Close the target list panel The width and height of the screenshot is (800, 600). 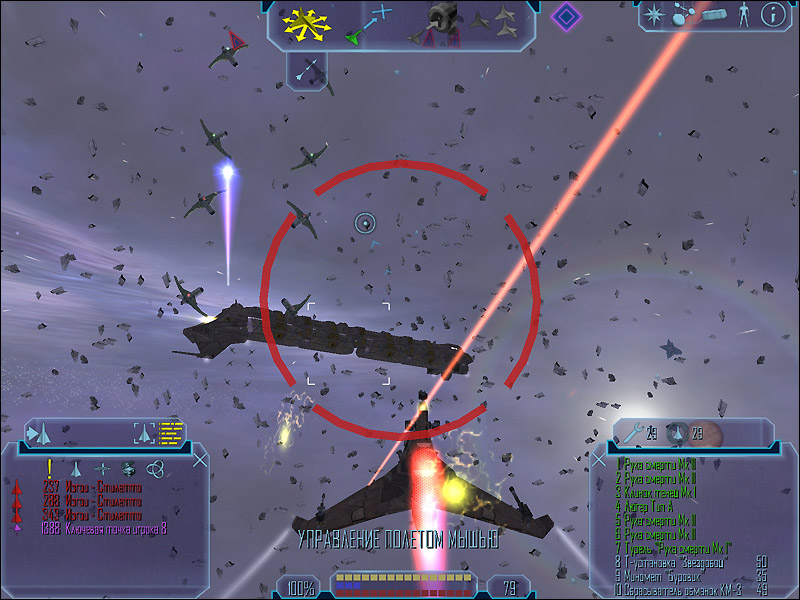click(x=200, y=459)
